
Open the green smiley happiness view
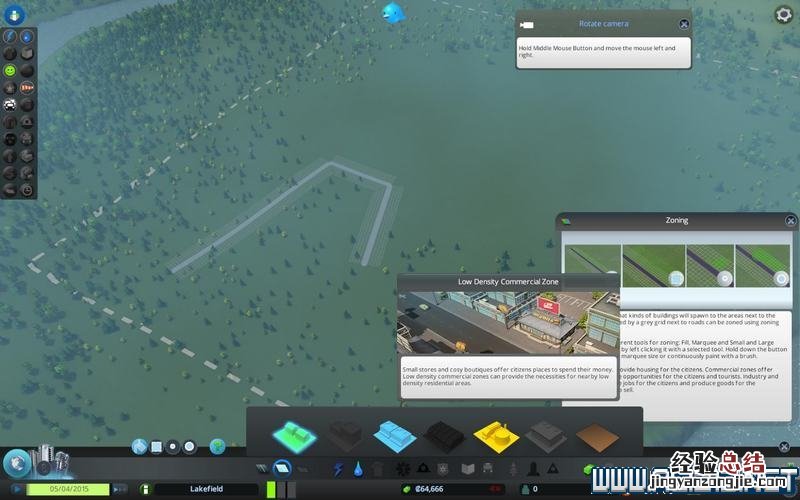(10, 71)
